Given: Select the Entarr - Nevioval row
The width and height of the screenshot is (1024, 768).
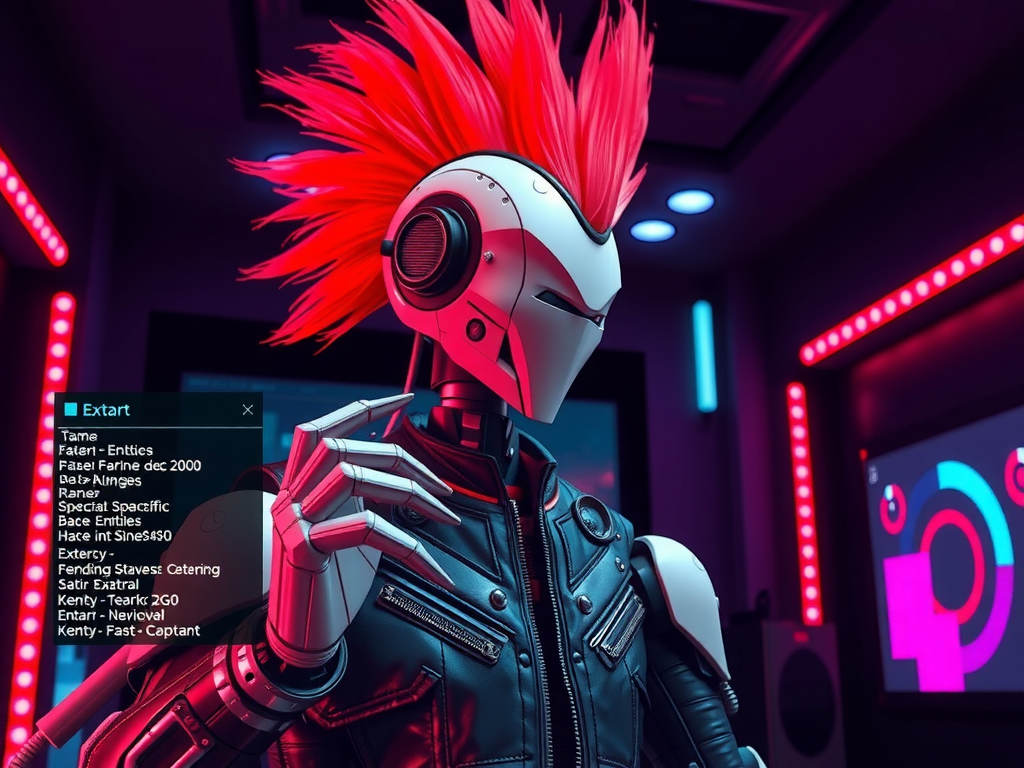Looking at the screenshot, I should 111,615.
